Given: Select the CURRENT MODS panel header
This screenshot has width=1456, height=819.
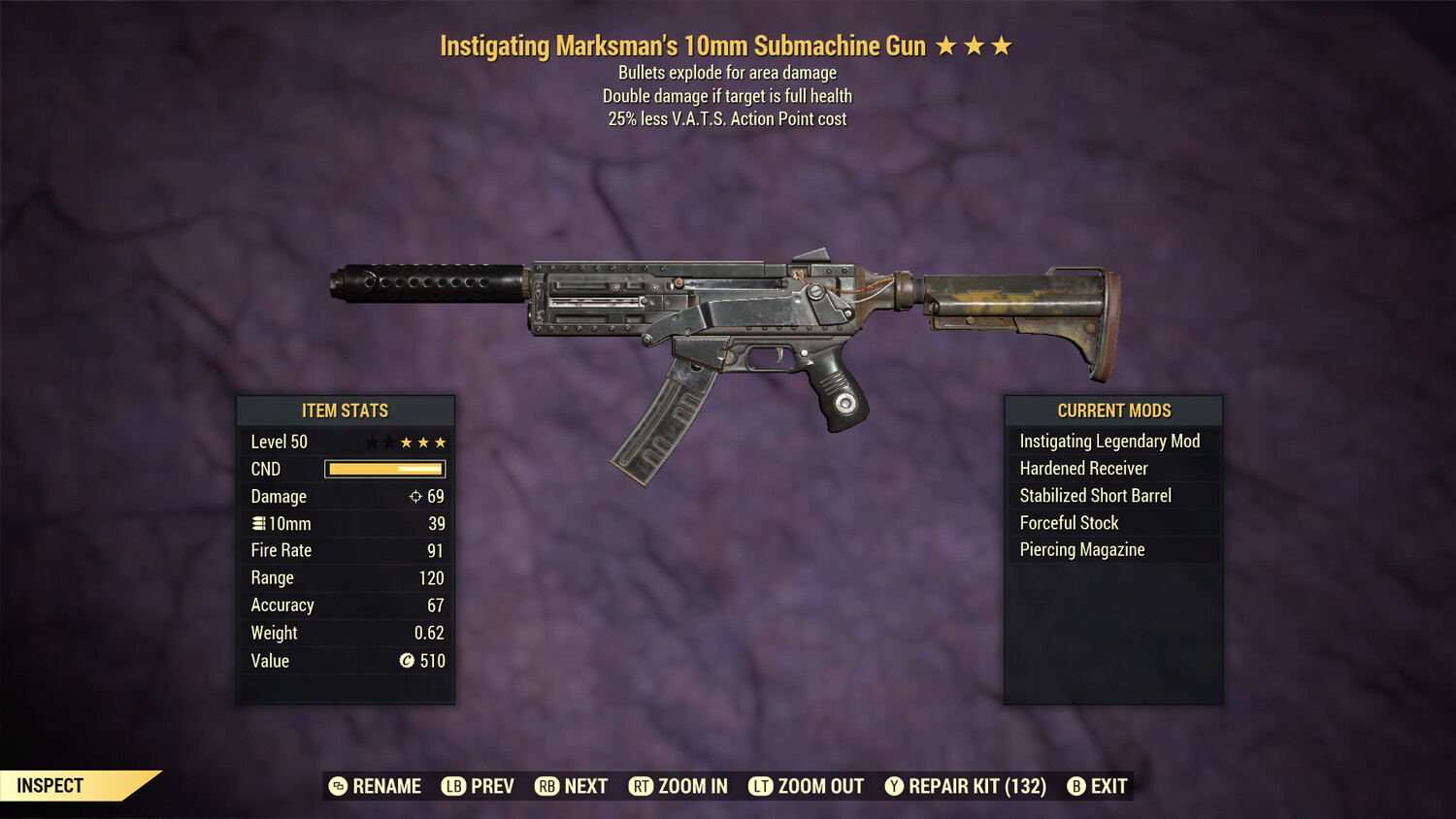Looking at the screenshot, I should pos(1112,410).
